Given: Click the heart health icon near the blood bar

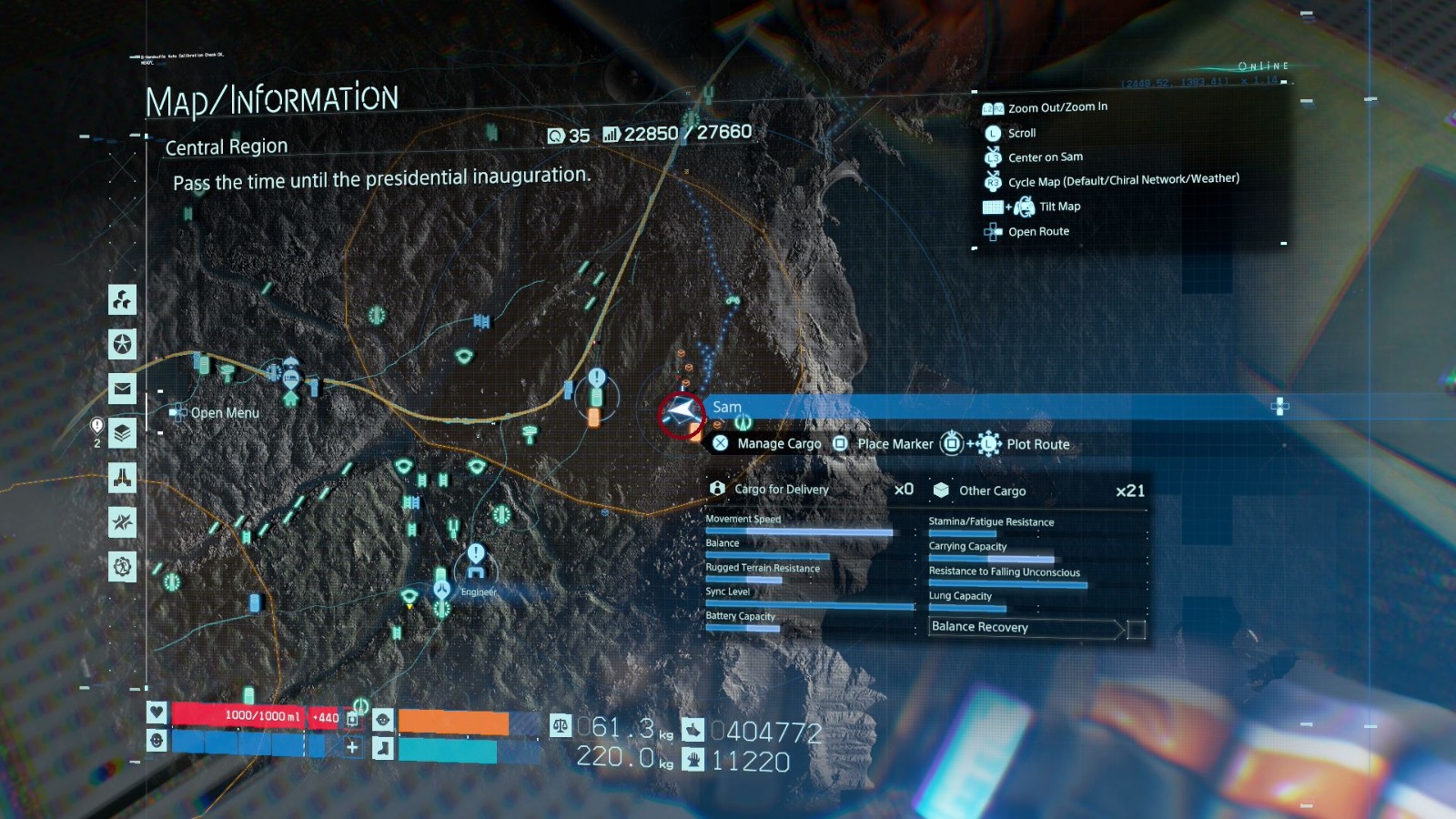Looking at the screenshot, I should [x=157, y=714].
